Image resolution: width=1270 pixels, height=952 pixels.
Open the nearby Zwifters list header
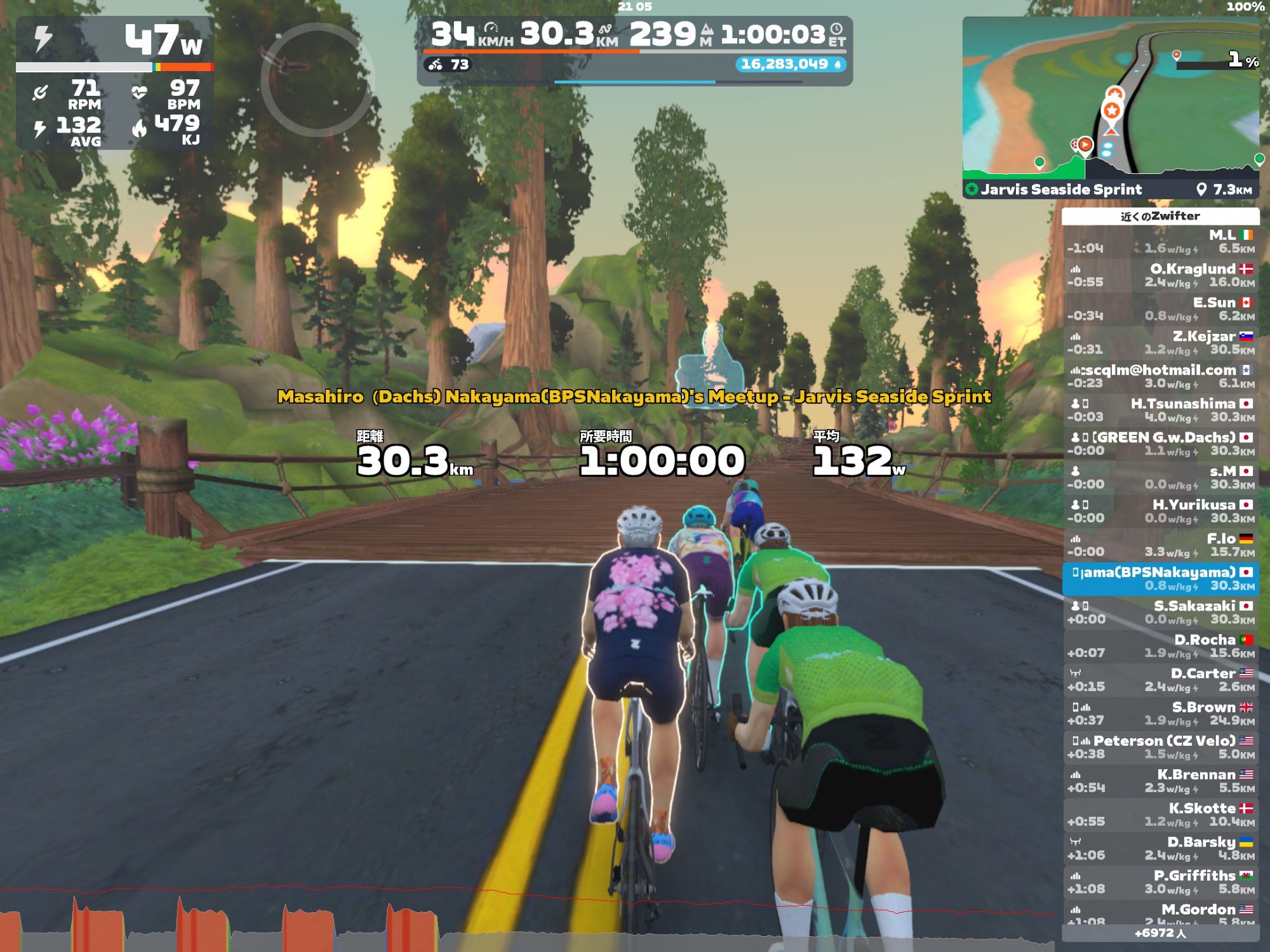tap(1160, 216)
